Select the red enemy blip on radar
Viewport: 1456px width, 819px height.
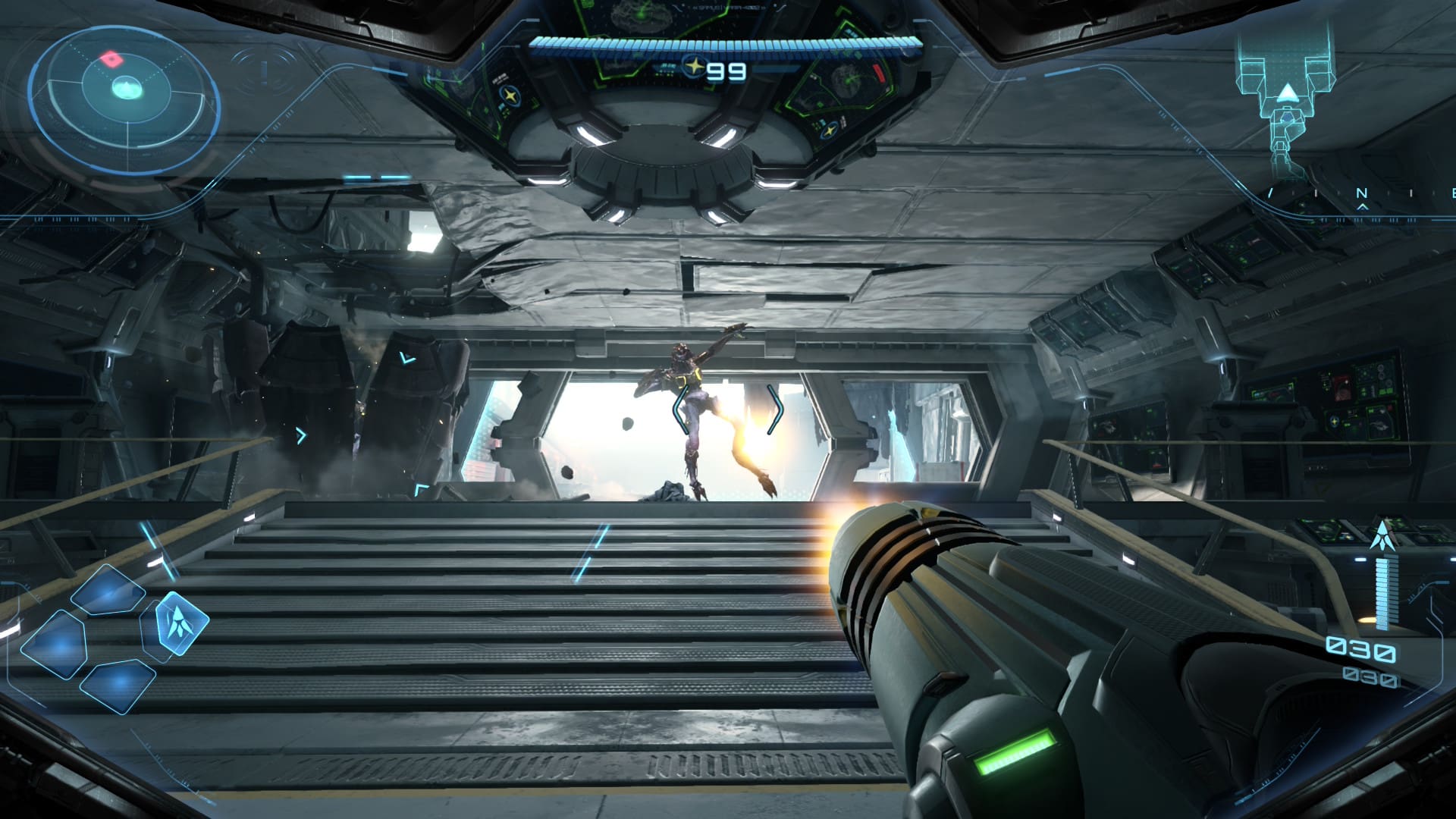(113, 58)
